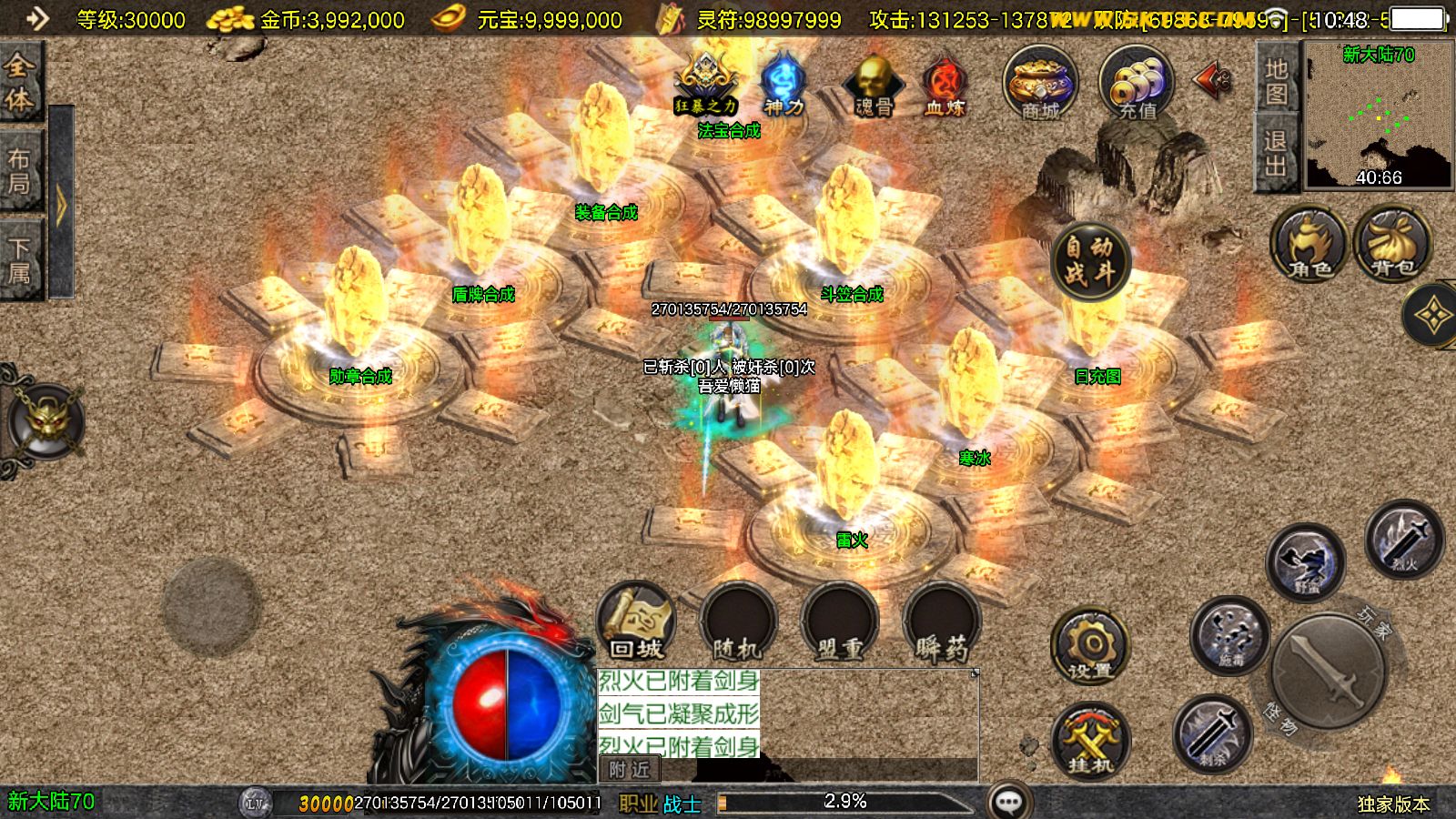Screen dimensions: 1456x819
Task: Start 挂机 idle mode
Action: click(x=1090, y=739)
